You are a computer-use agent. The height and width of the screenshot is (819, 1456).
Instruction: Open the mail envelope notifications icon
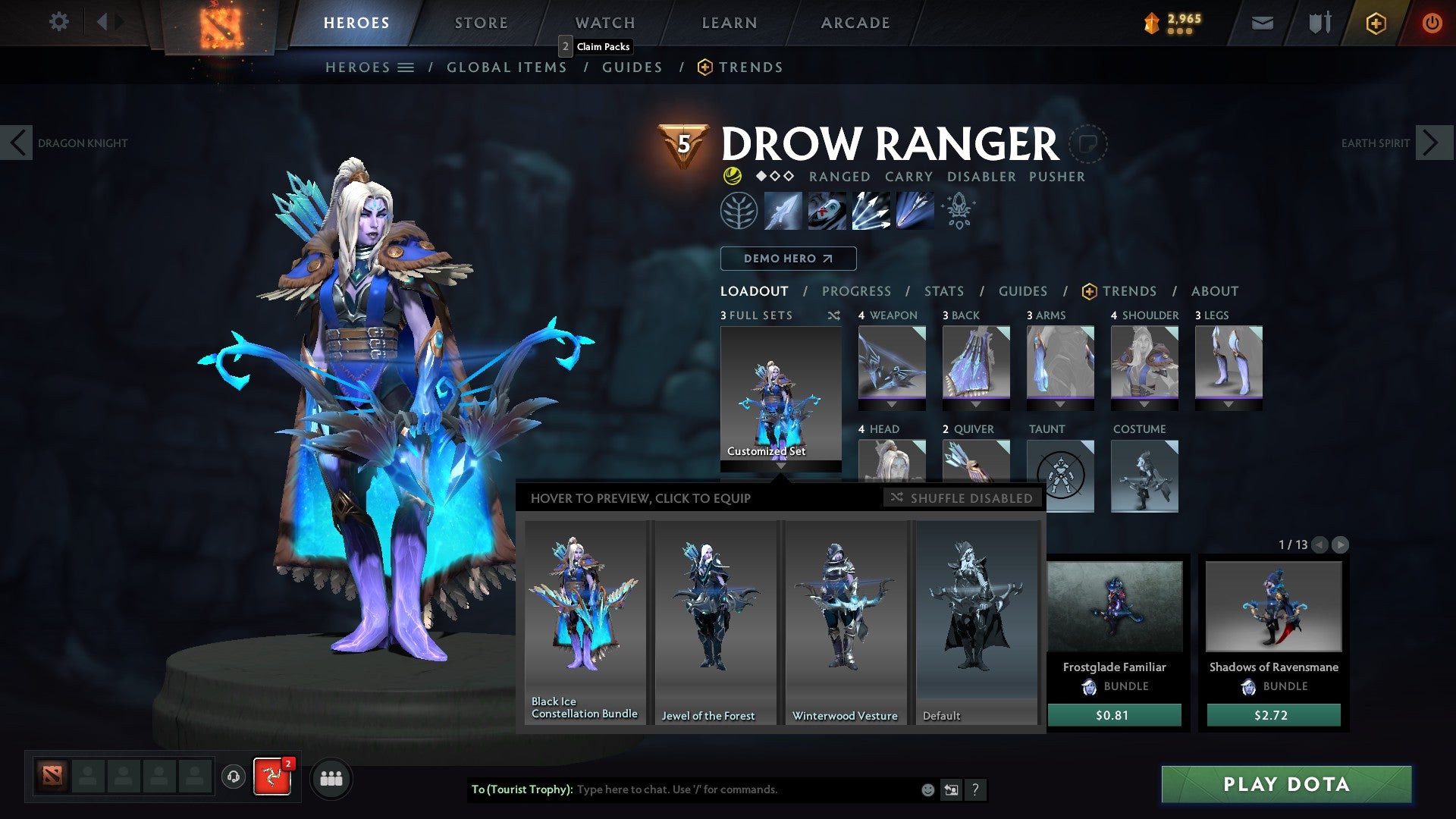click(1262, 23)
